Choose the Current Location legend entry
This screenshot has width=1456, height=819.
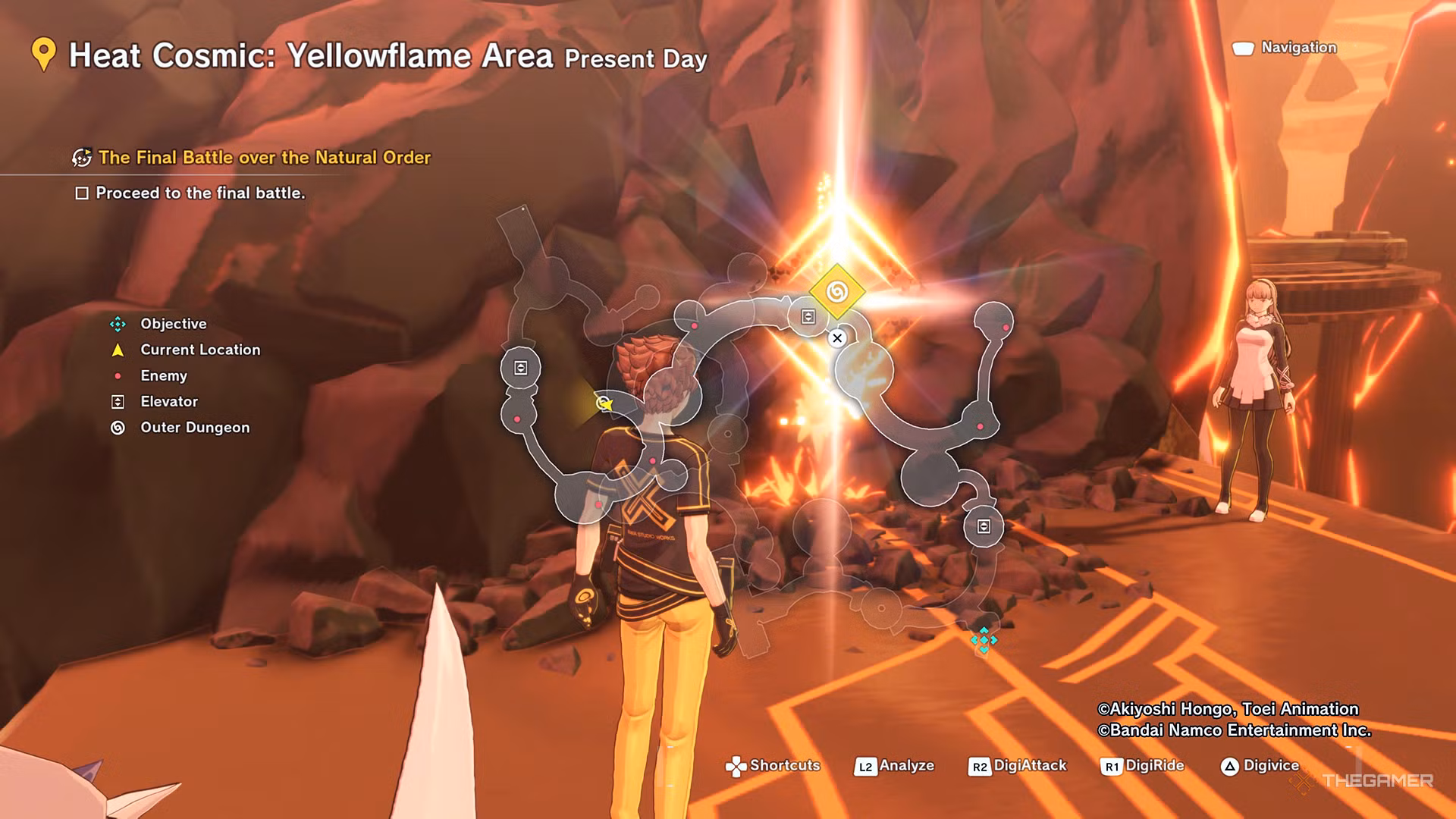[x=199, y=350]
